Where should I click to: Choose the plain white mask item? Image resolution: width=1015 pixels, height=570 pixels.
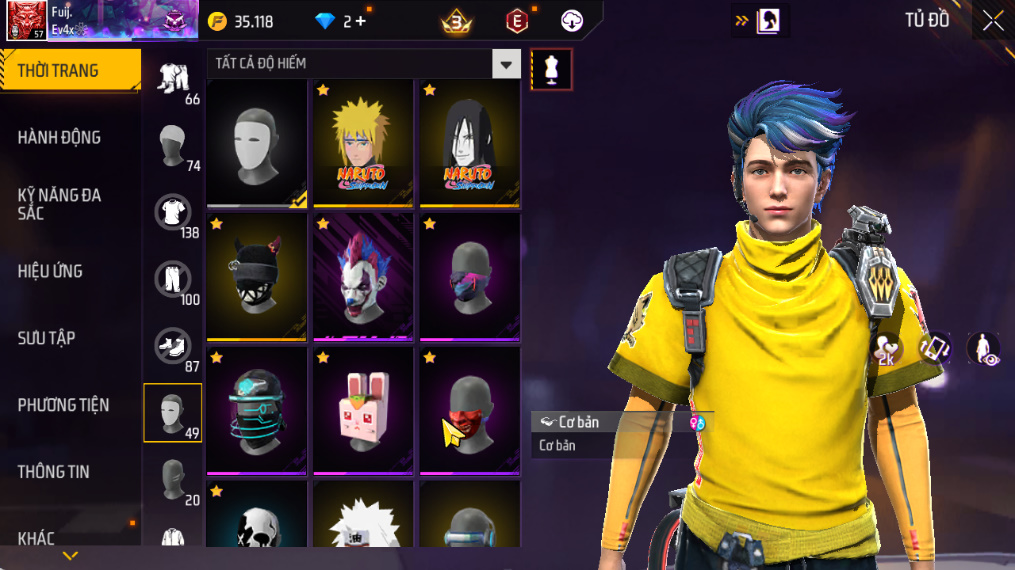pyautogui.click(x=257, y=142)
